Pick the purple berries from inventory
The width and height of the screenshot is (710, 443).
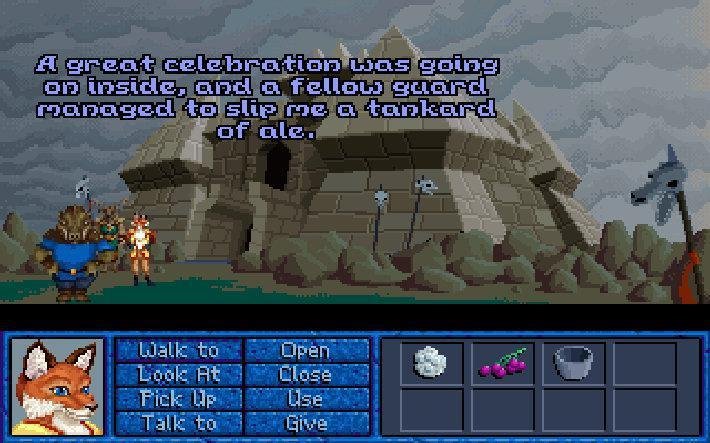pyautogui.click(x=501, y=364)
